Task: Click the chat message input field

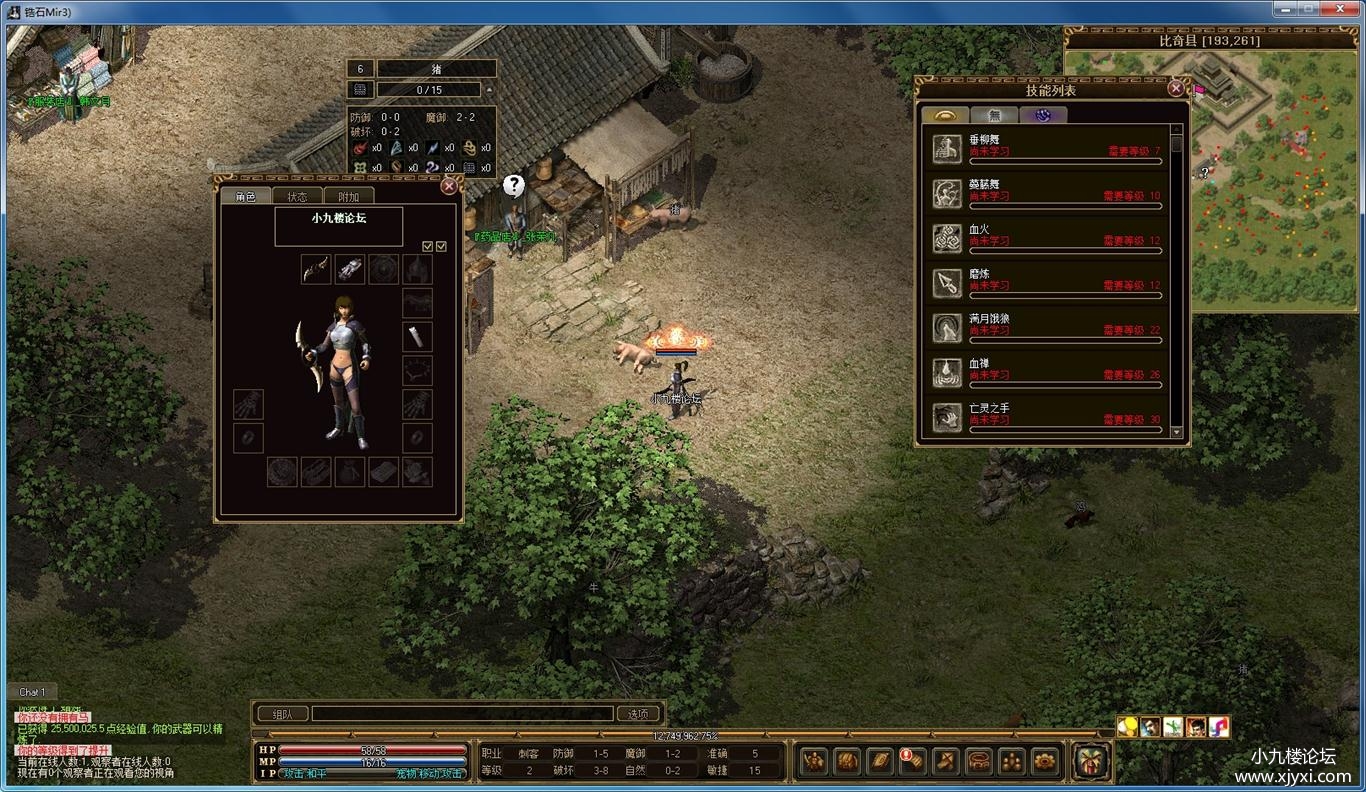Action: point(462,714)
